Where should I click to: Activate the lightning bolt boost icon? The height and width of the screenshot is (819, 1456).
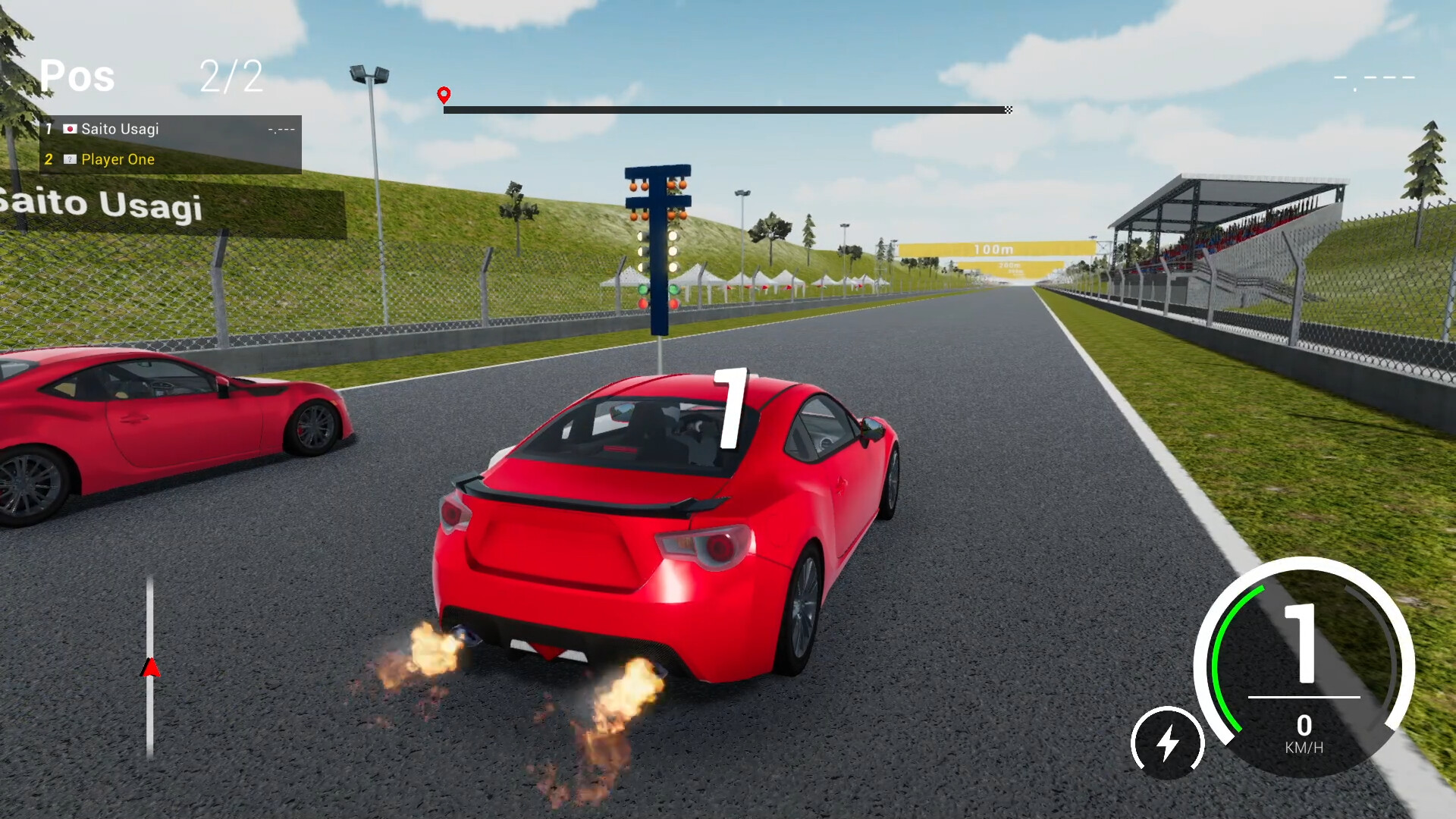click(x=1167, y=742)
